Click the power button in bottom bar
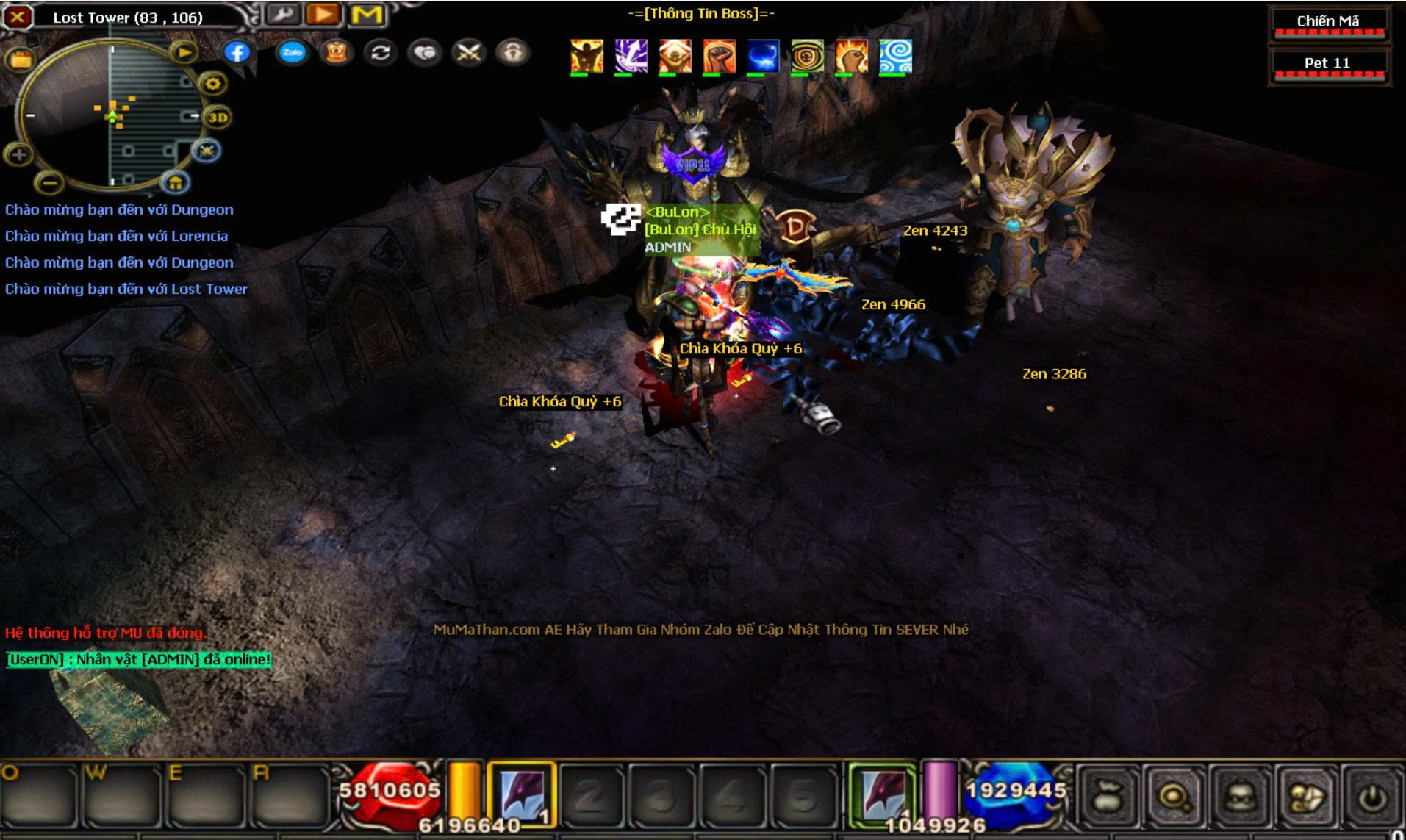 tap(1372, 797)
